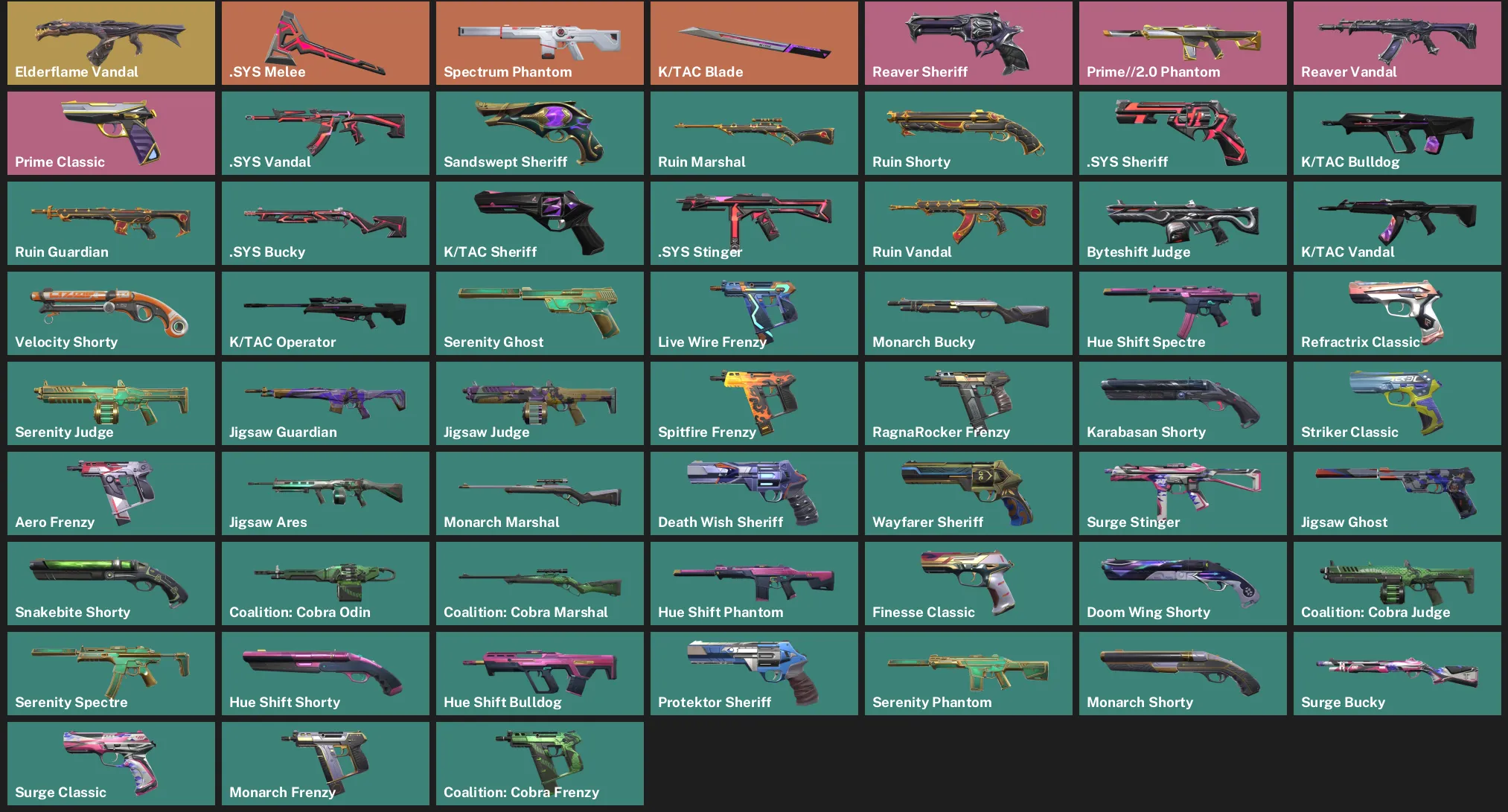
Task: Click the Death Wish Sheriff tile
Action: point(753,493)
